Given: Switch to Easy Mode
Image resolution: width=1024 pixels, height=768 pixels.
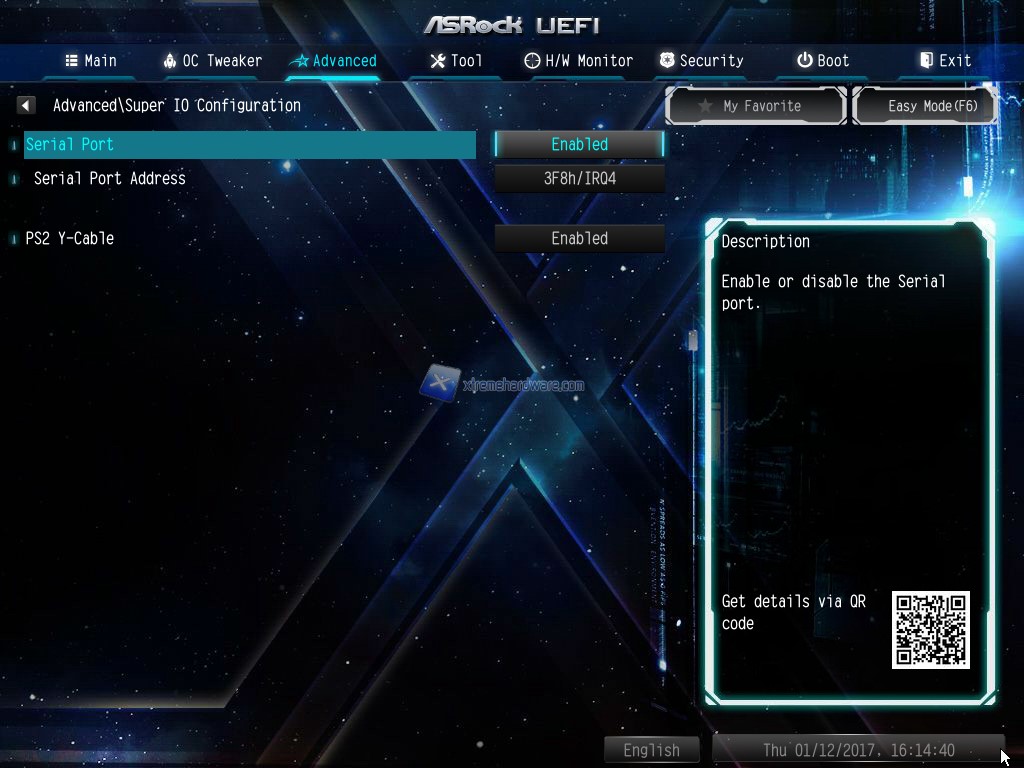Looking at the screenshot, I should (925, 106).
